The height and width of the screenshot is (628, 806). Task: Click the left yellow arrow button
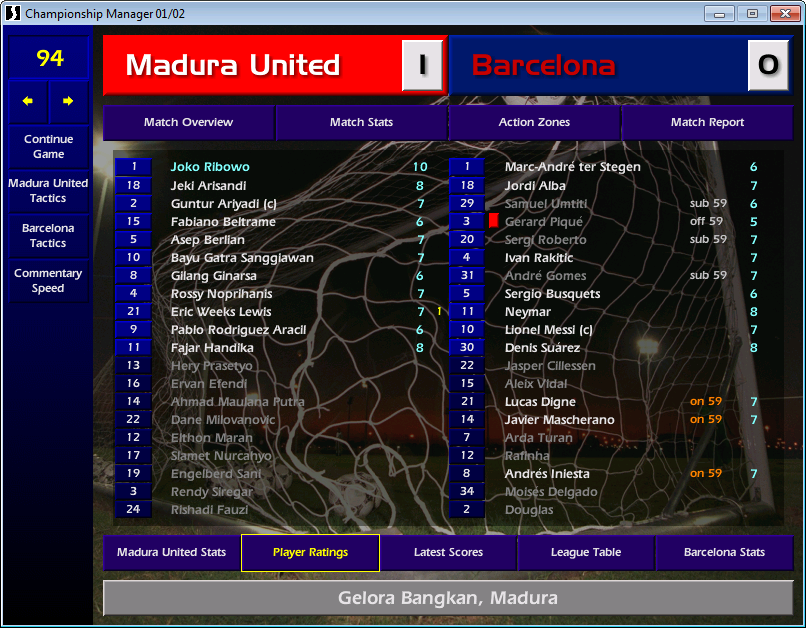point(28,101)
